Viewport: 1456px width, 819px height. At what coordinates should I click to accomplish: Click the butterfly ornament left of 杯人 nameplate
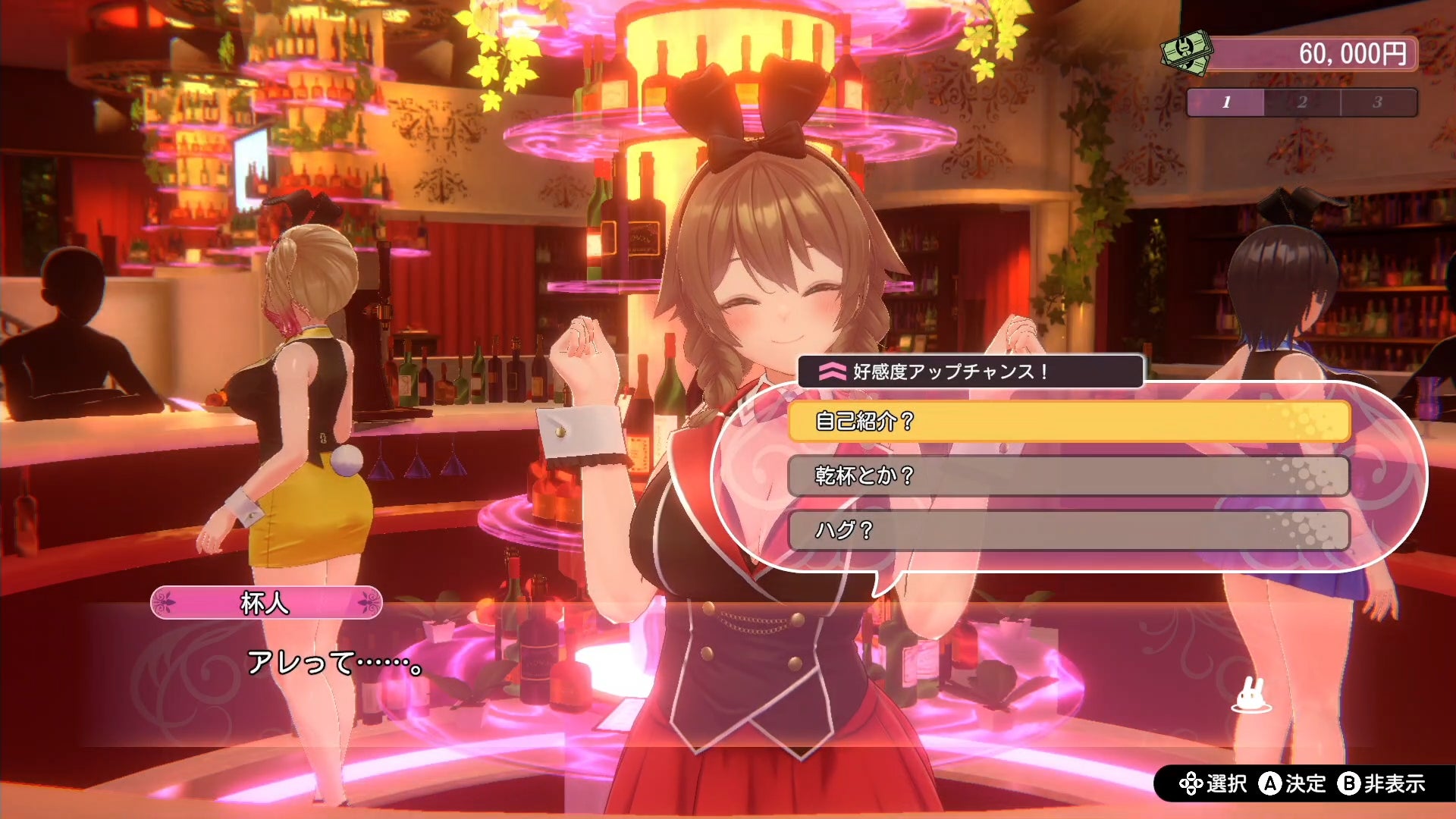point(165,603)
